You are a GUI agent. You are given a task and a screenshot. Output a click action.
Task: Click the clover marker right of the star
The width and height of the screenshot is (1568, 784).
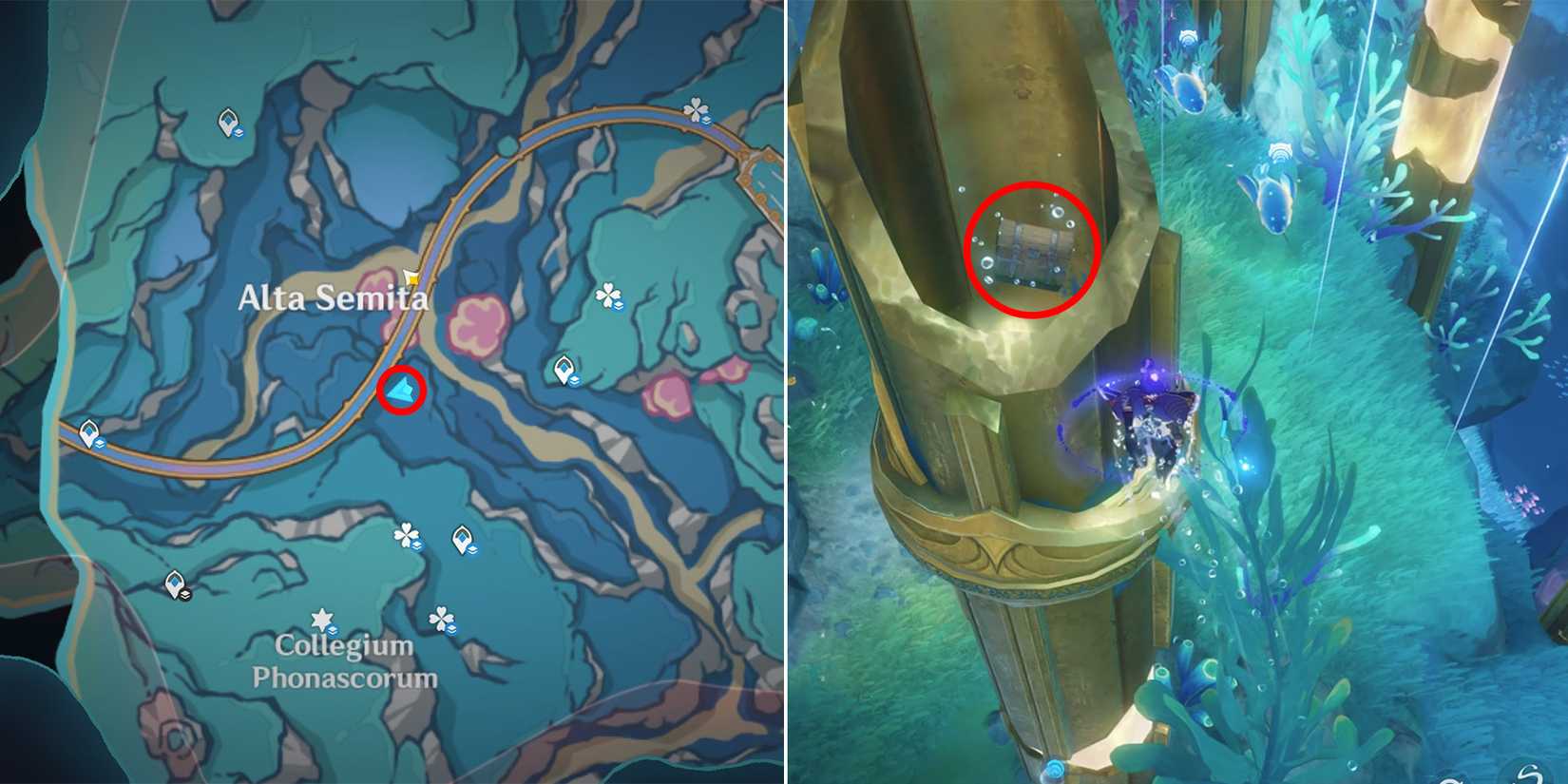441,618
